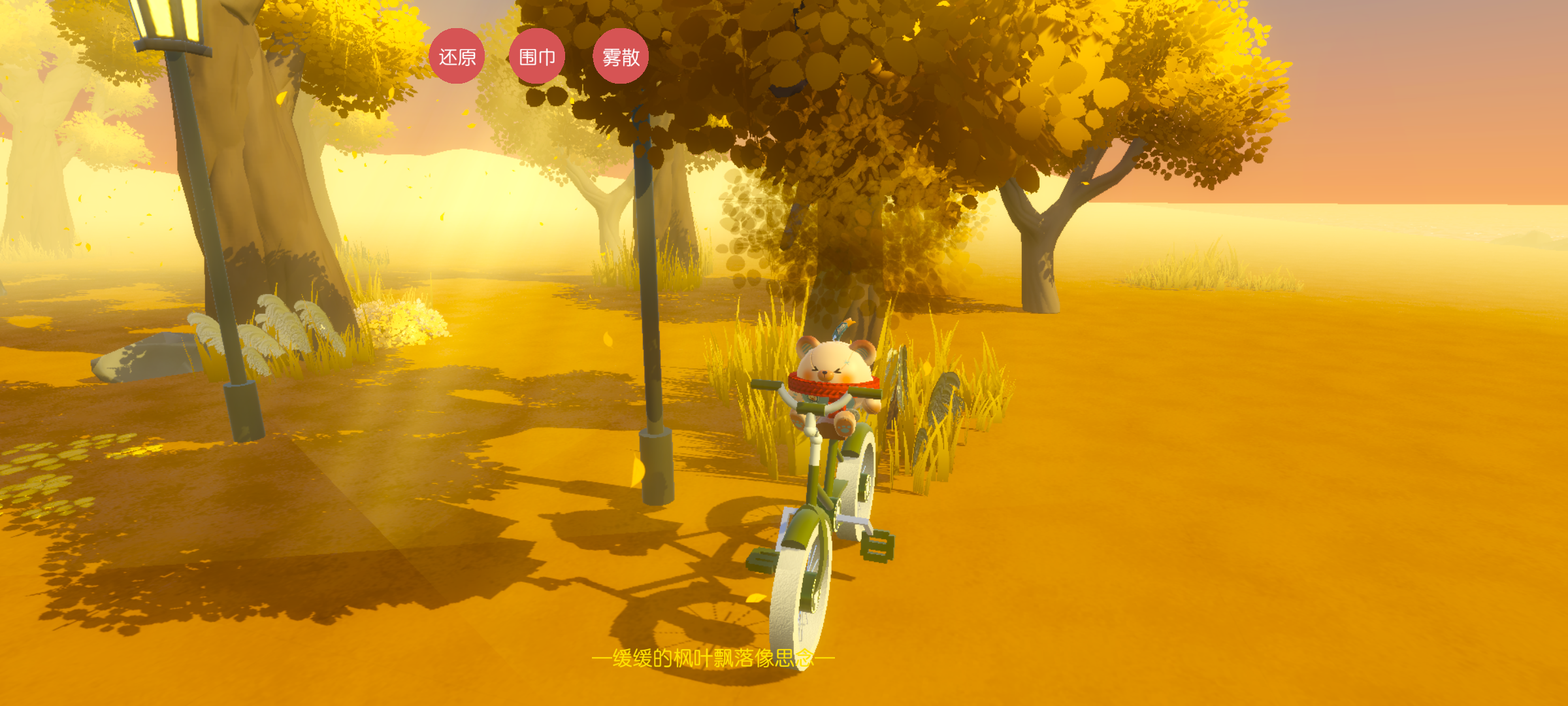Toggle the 围巾 (scarf) button
The height and width of the screenshot is (706, 1568).
537,56
